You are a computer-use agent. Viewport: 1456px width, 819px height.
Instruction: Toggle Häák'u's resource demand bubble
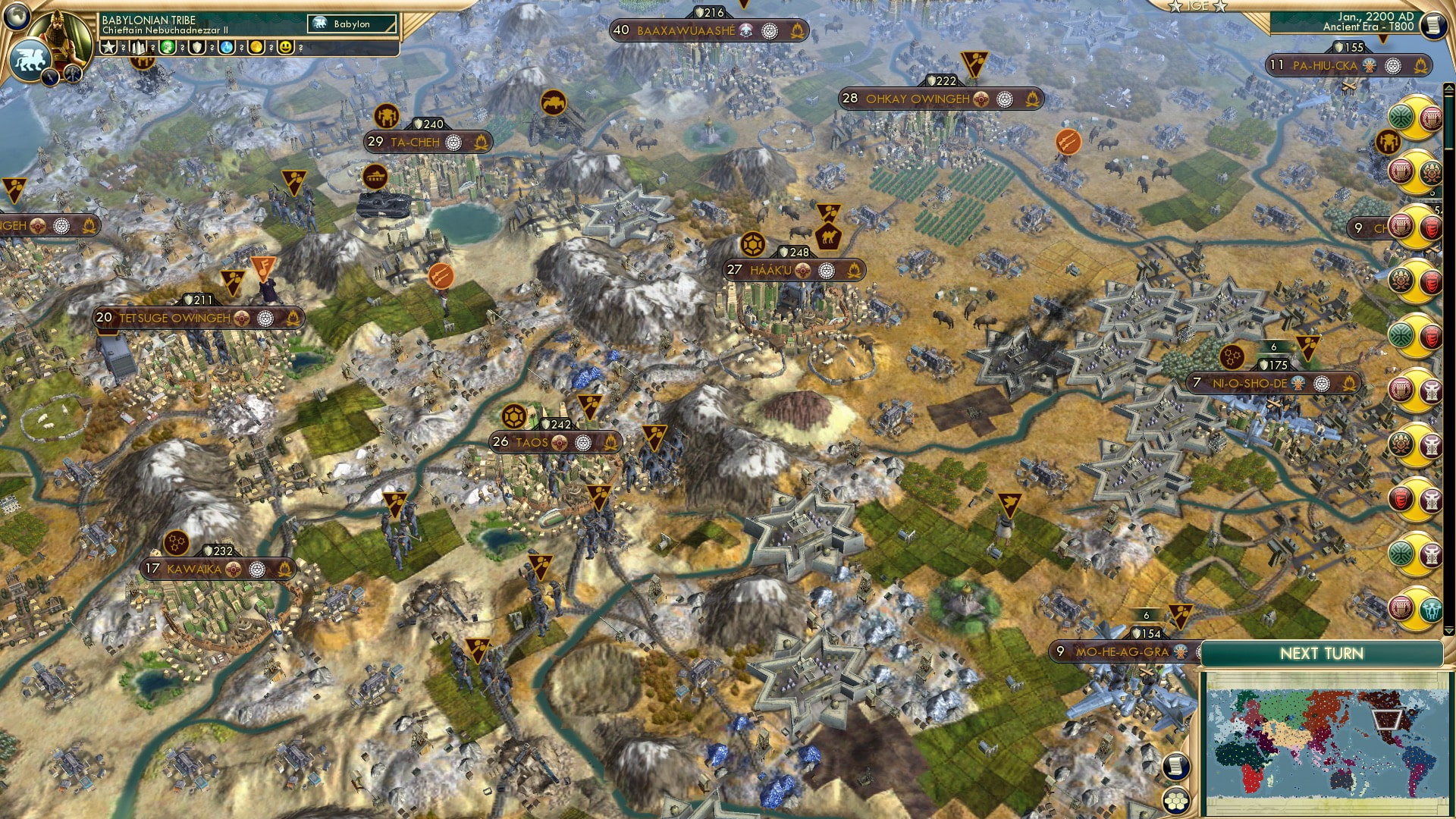(x=753, y=244)
